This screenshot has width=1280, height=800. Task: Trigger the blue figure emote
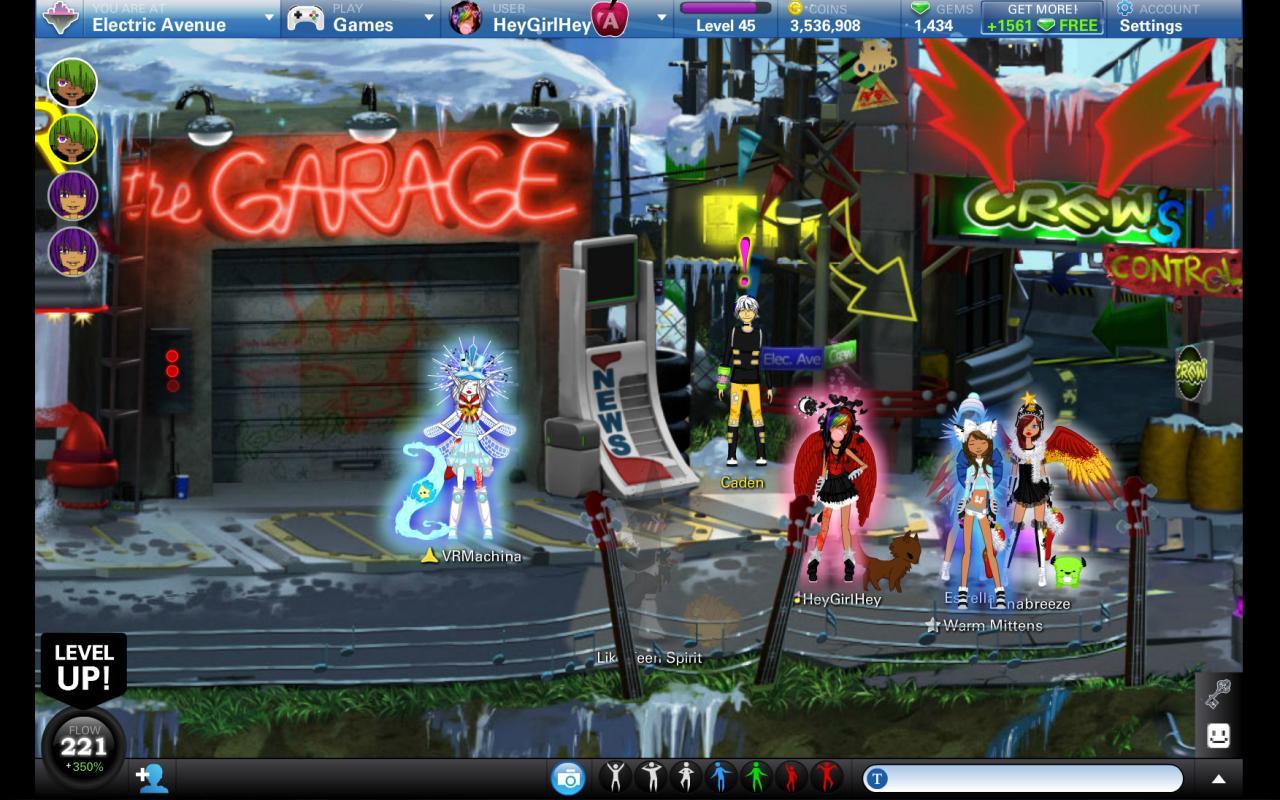coord(721,777)
